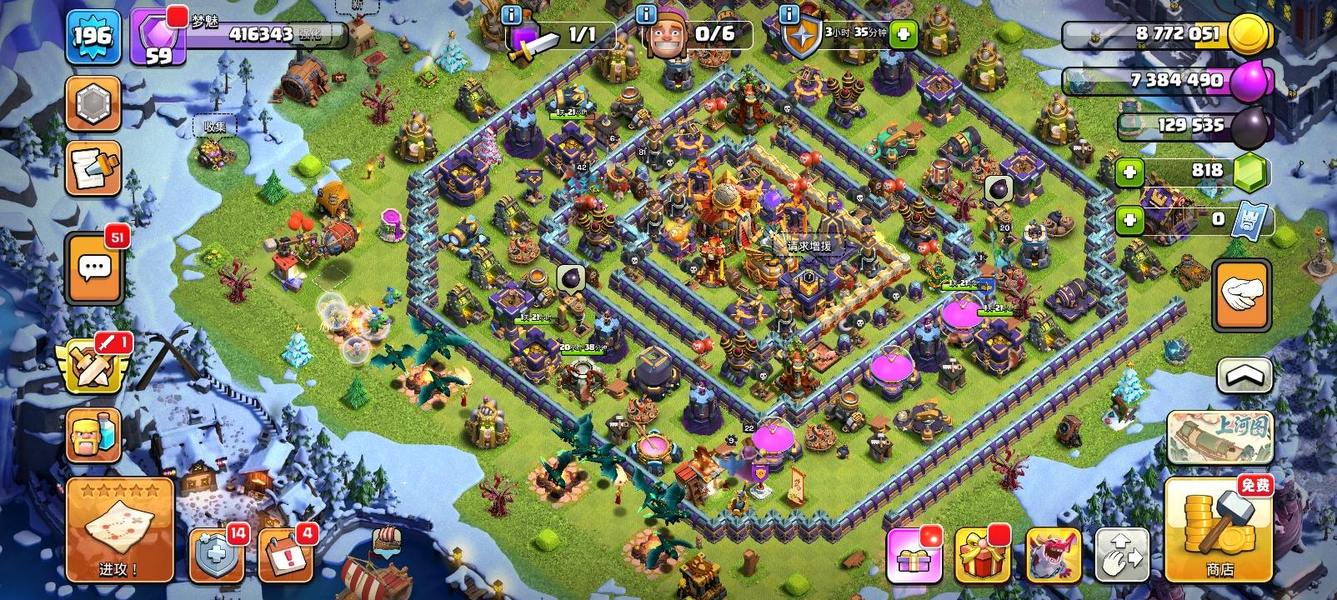Open the calendar events button with badge 4
Image resolution: width=1337 pixels, height=600 pixels.
tap(285, 555)
